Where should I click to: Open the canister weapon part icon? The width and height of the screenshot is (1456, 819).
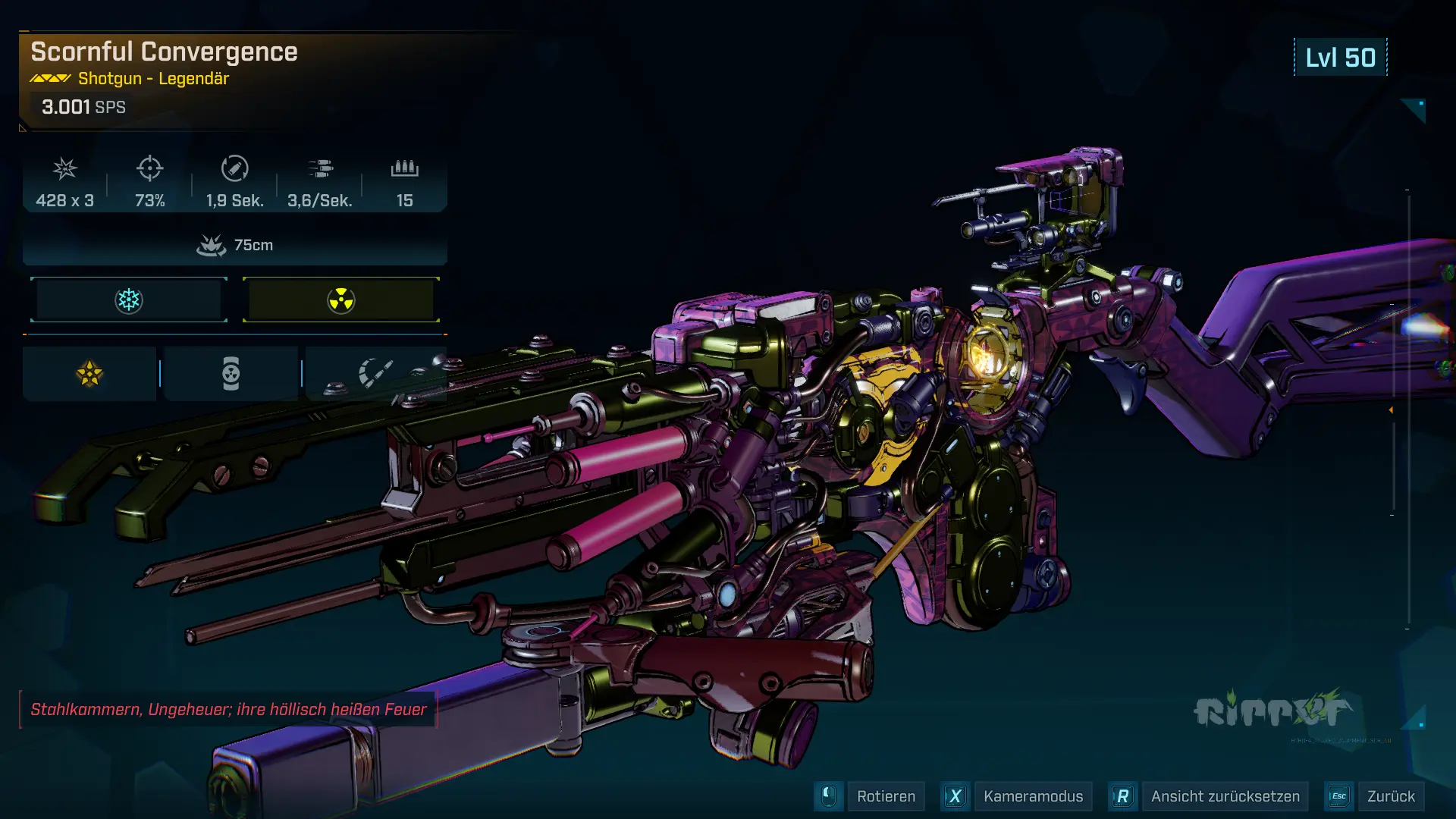point(231,374)
